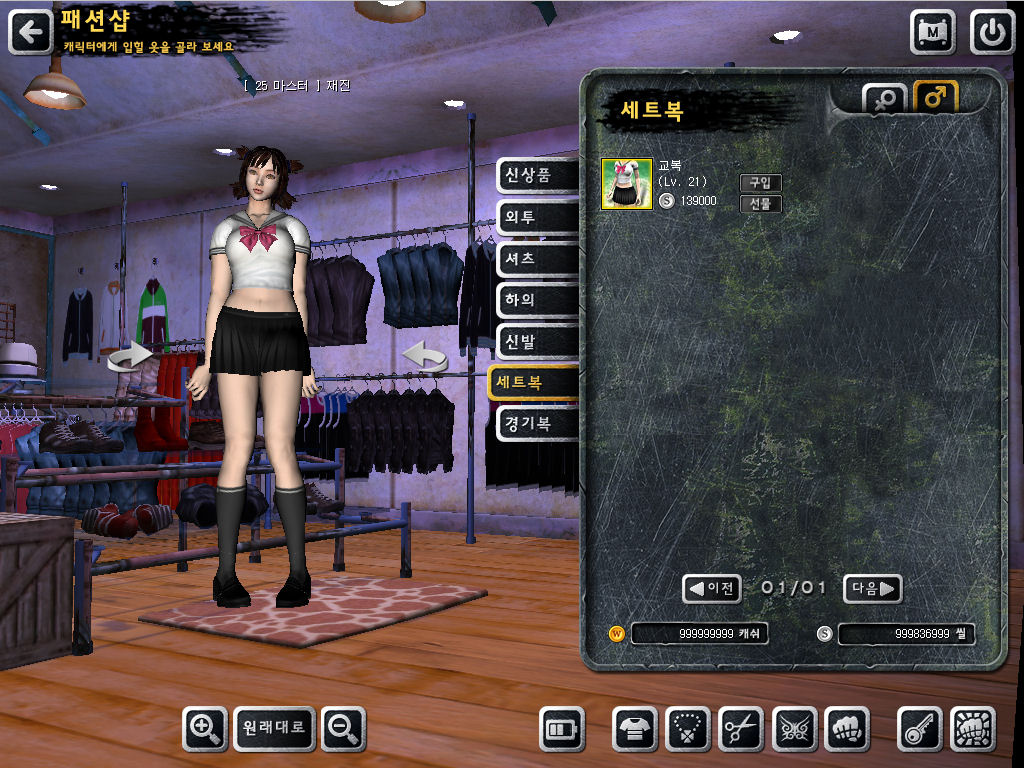This screenshot has height=768, width=1024.
Task: Select the 교복 school uniform thumbnail
Action: tap(626, 184)
